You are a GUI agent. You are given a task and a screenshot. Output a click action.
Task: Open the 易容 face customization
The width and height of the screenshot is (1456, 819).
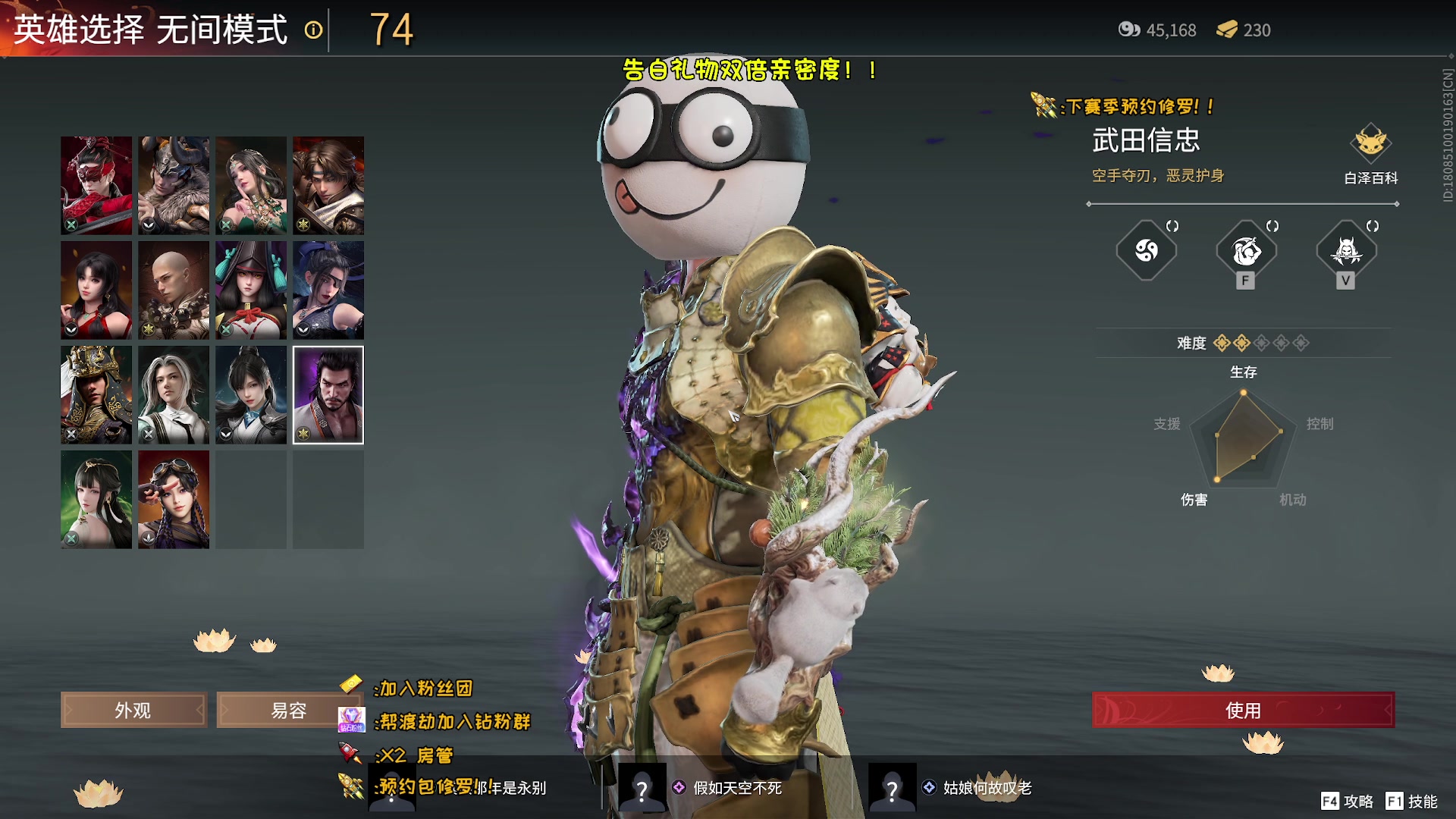[288, 711]
